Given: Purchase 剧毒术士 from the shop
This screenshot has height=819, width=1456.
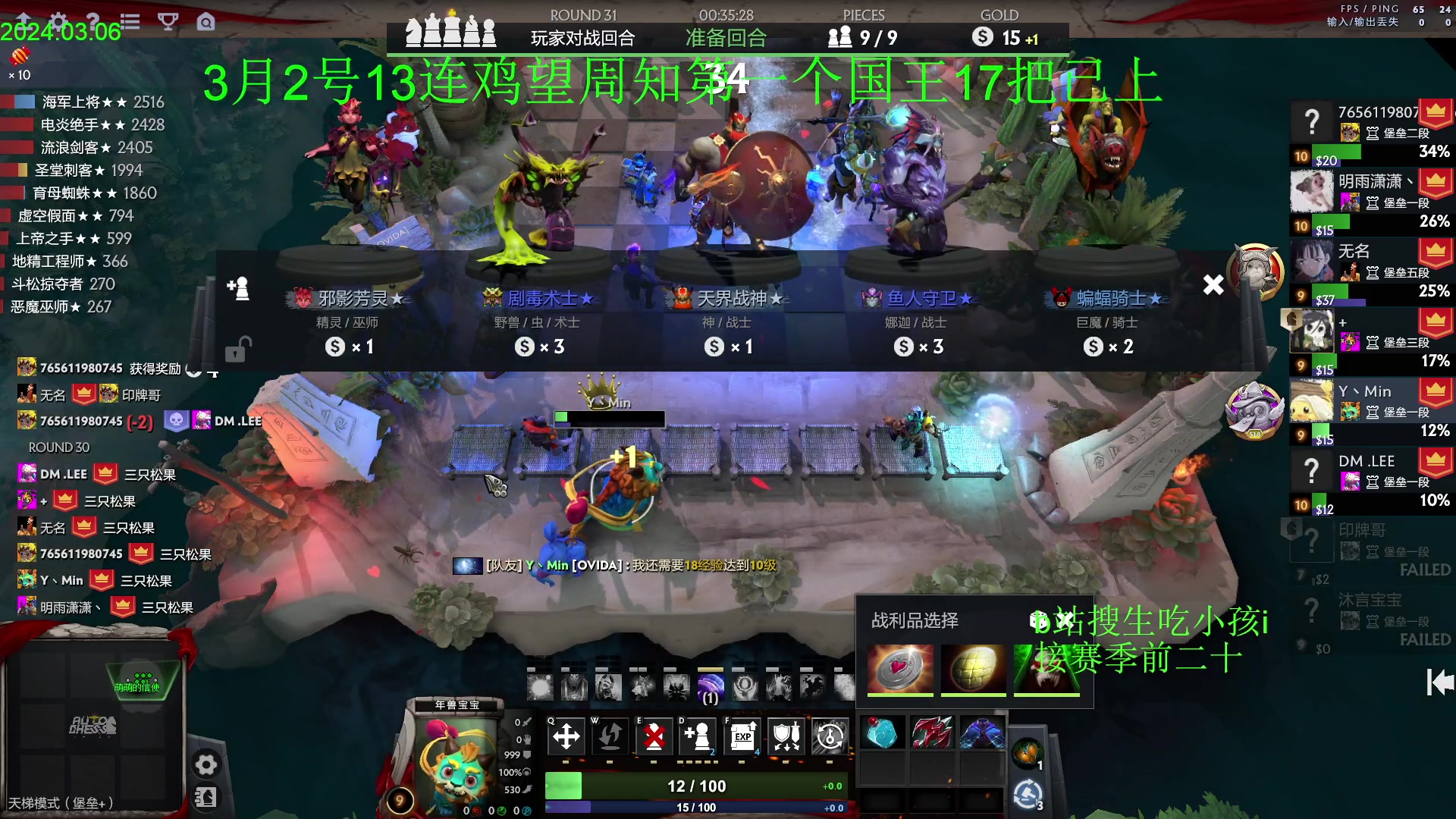Looking at the screenshot, I should tap(538, 318).
